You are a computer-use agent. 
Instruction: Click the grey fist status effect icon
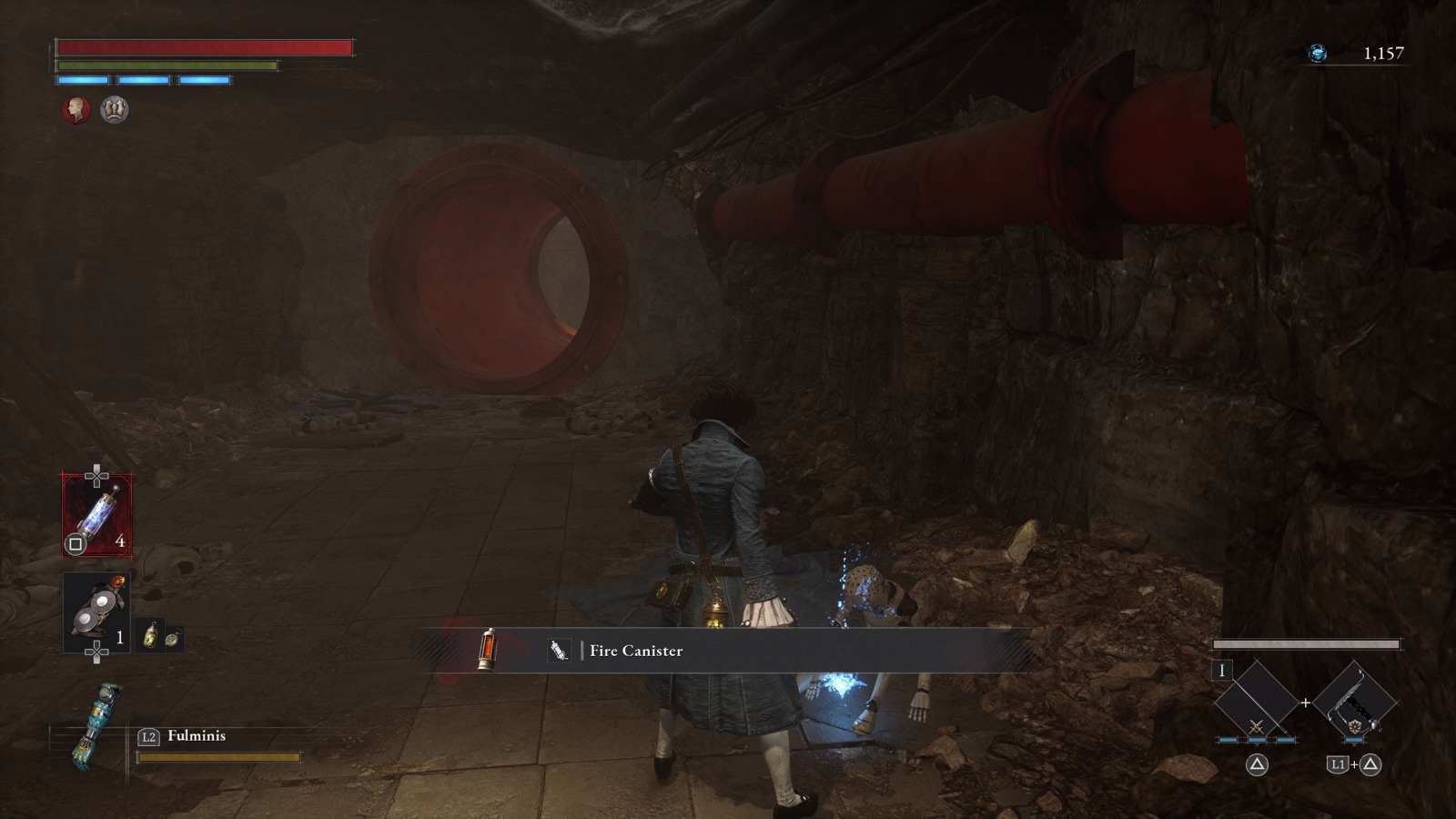115,110
